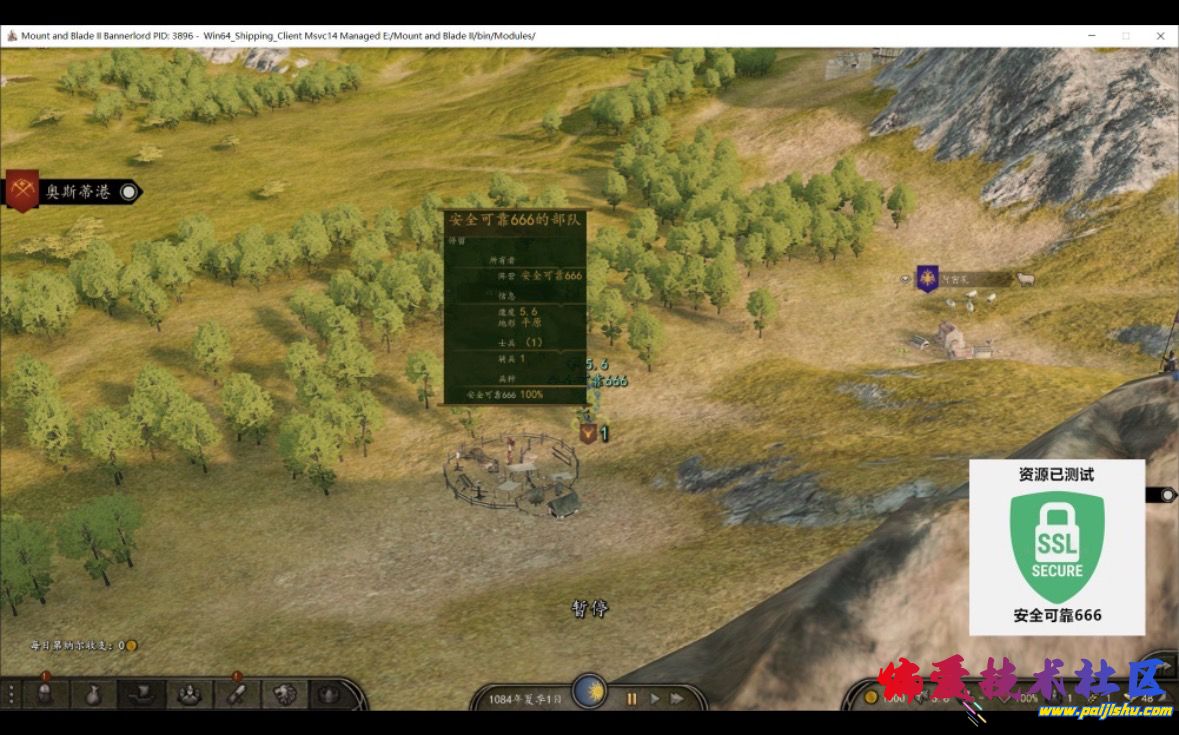Resume time at normal play speed
Screen dimensions: 1179x735
click(x=655, y=699)
